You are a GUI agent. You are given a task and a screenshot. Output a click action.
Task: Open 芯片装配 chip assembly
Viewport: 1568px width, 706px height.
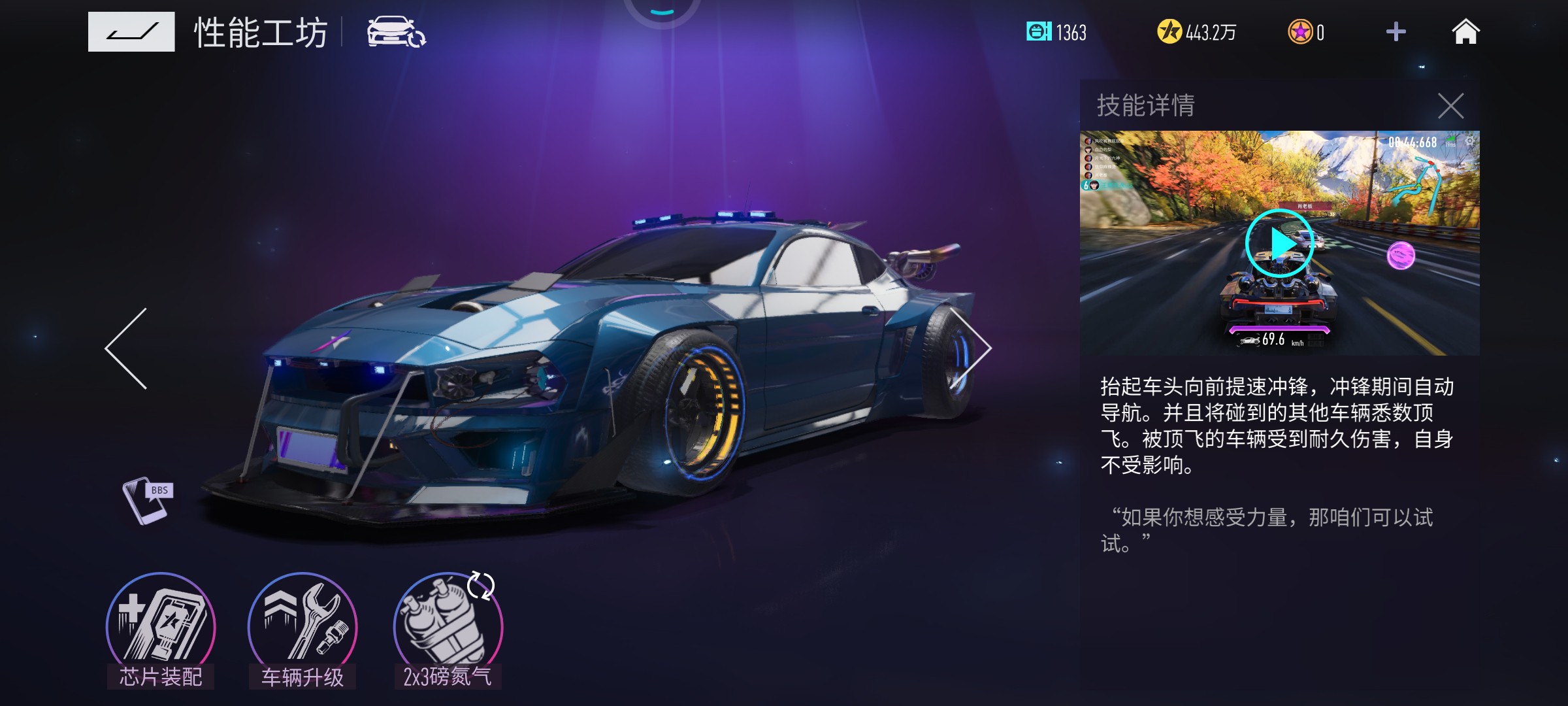pos(161,629)
